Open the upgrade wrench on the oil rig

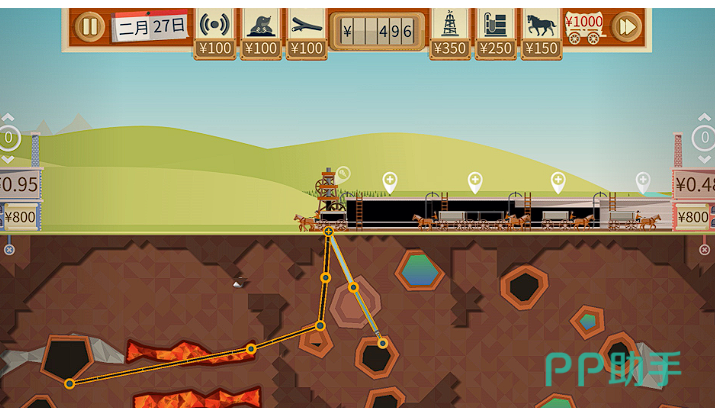343,174
